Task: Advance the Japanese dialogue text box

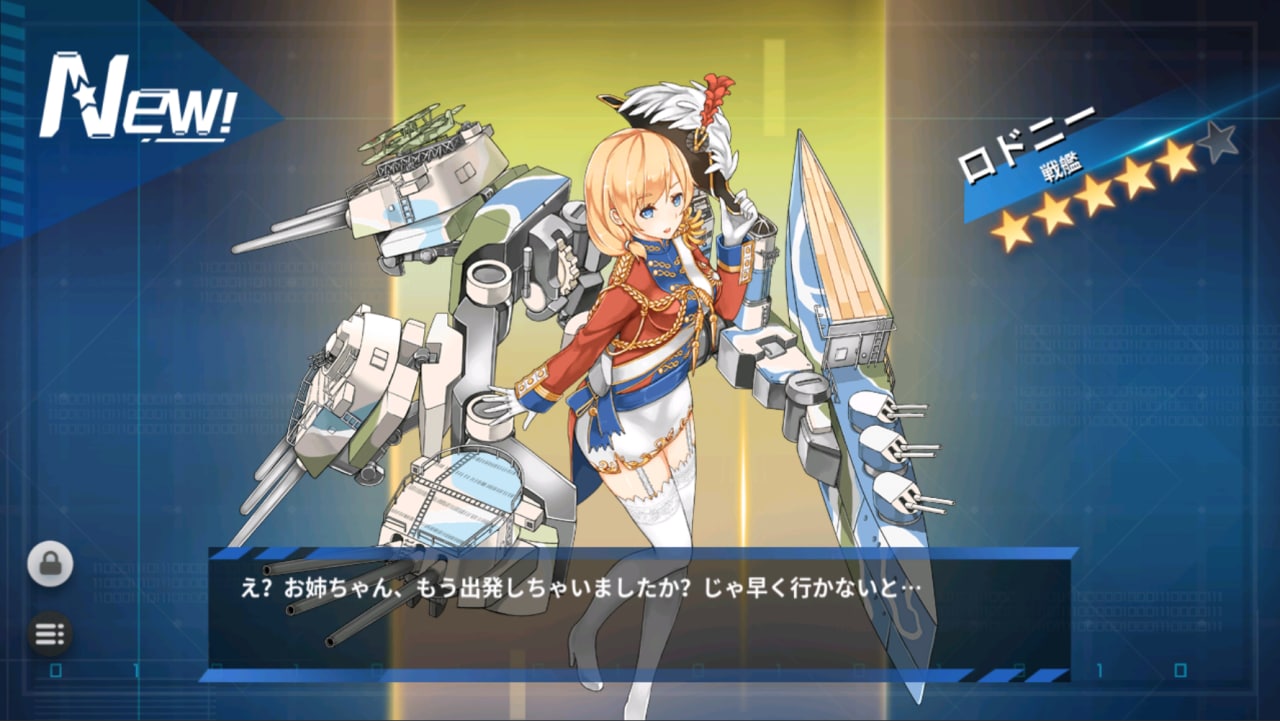Action: (639, 611)
